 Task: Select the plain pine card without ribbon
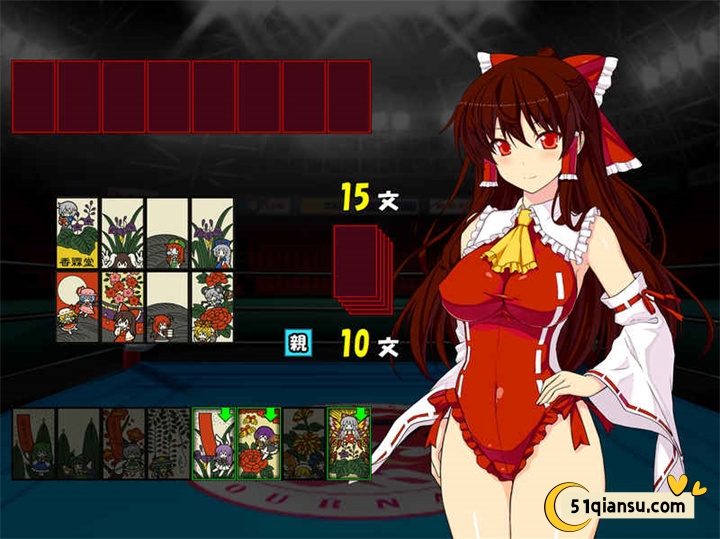click(x=78, y=444)
